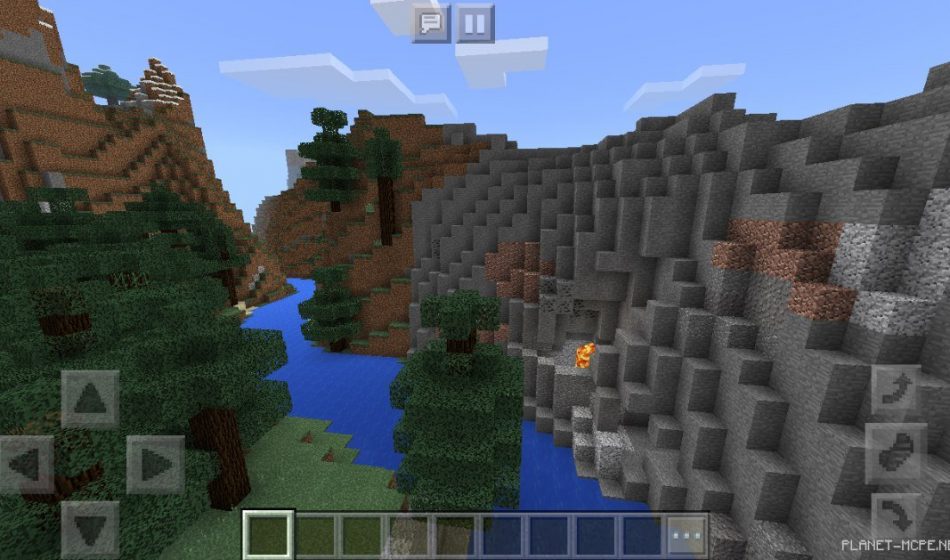Pause the game with the pause button

coord(476,23)
